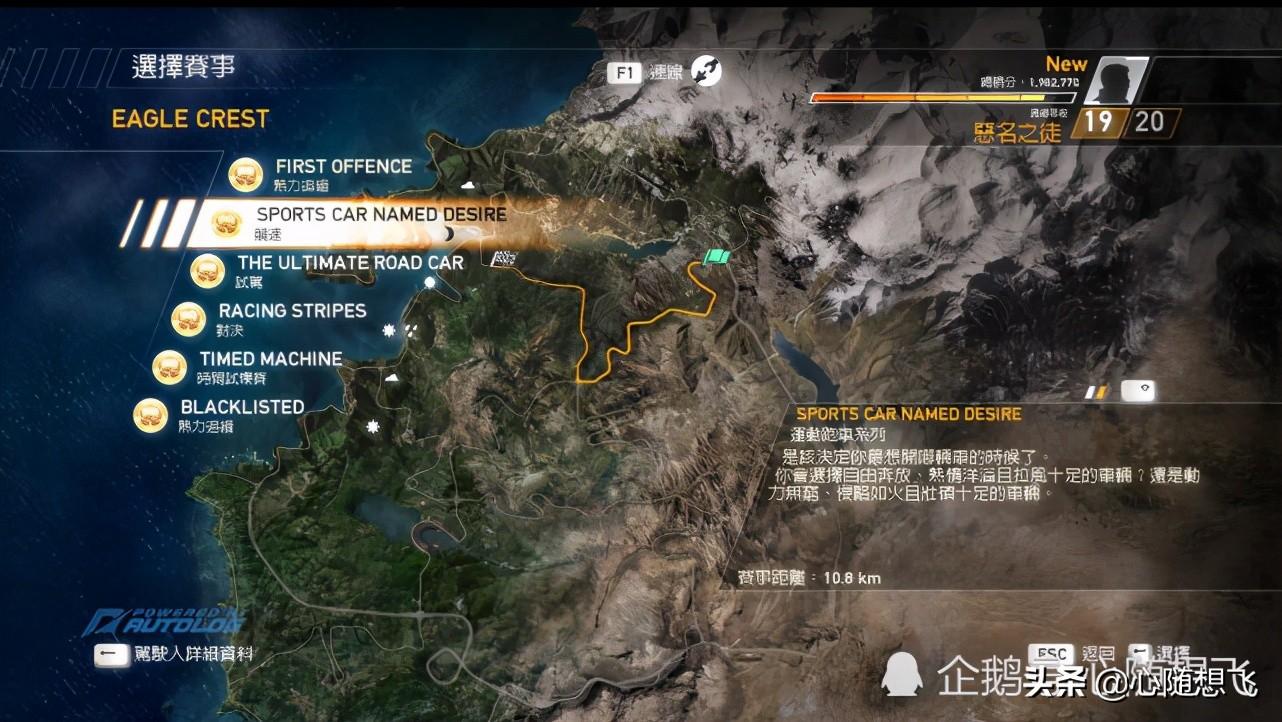The width and height of the screenshot is (1282, 722).
Task: Select the FIRST OFFENCE event
Action: pyautogui.click(x=342, y=167)
